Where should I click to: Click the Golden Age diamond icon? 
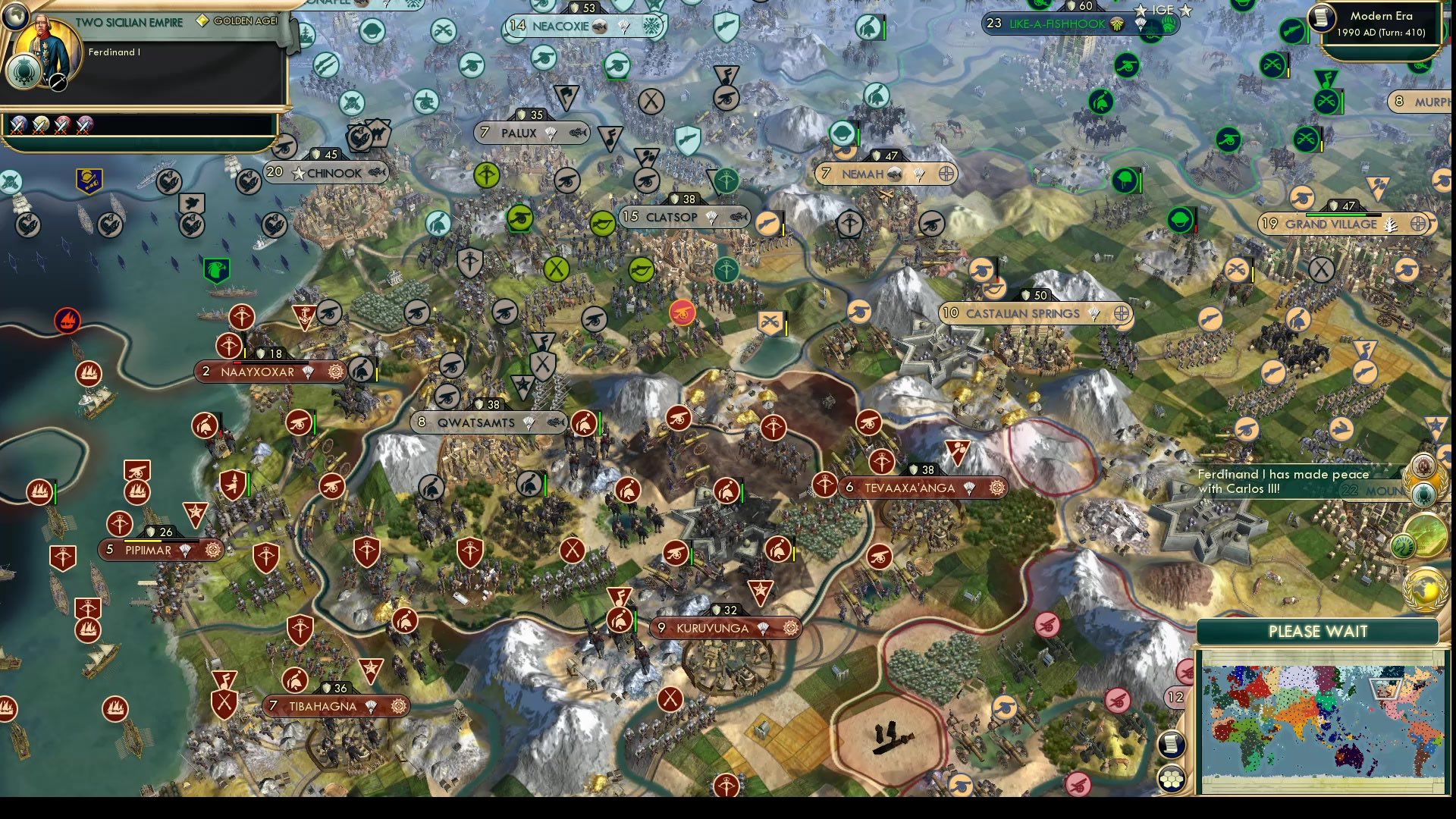tap(203, 20)
